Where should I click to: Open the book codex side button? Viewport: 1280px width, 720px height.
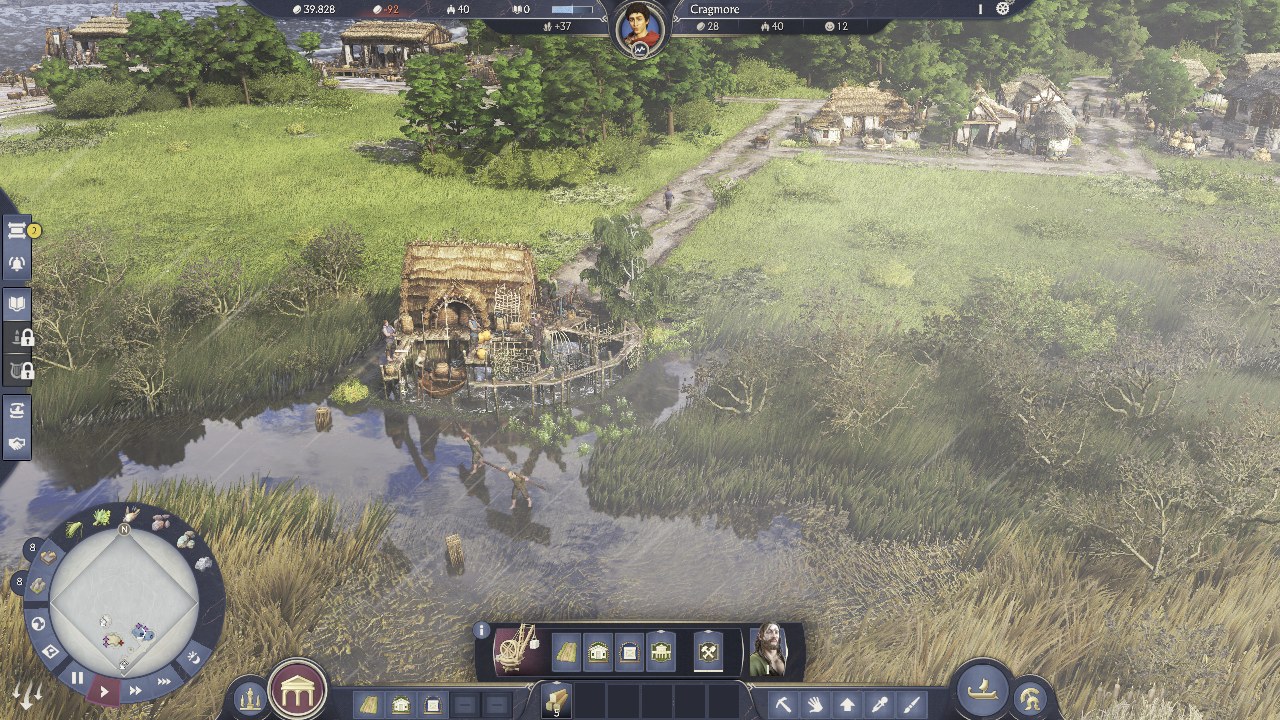18,304
